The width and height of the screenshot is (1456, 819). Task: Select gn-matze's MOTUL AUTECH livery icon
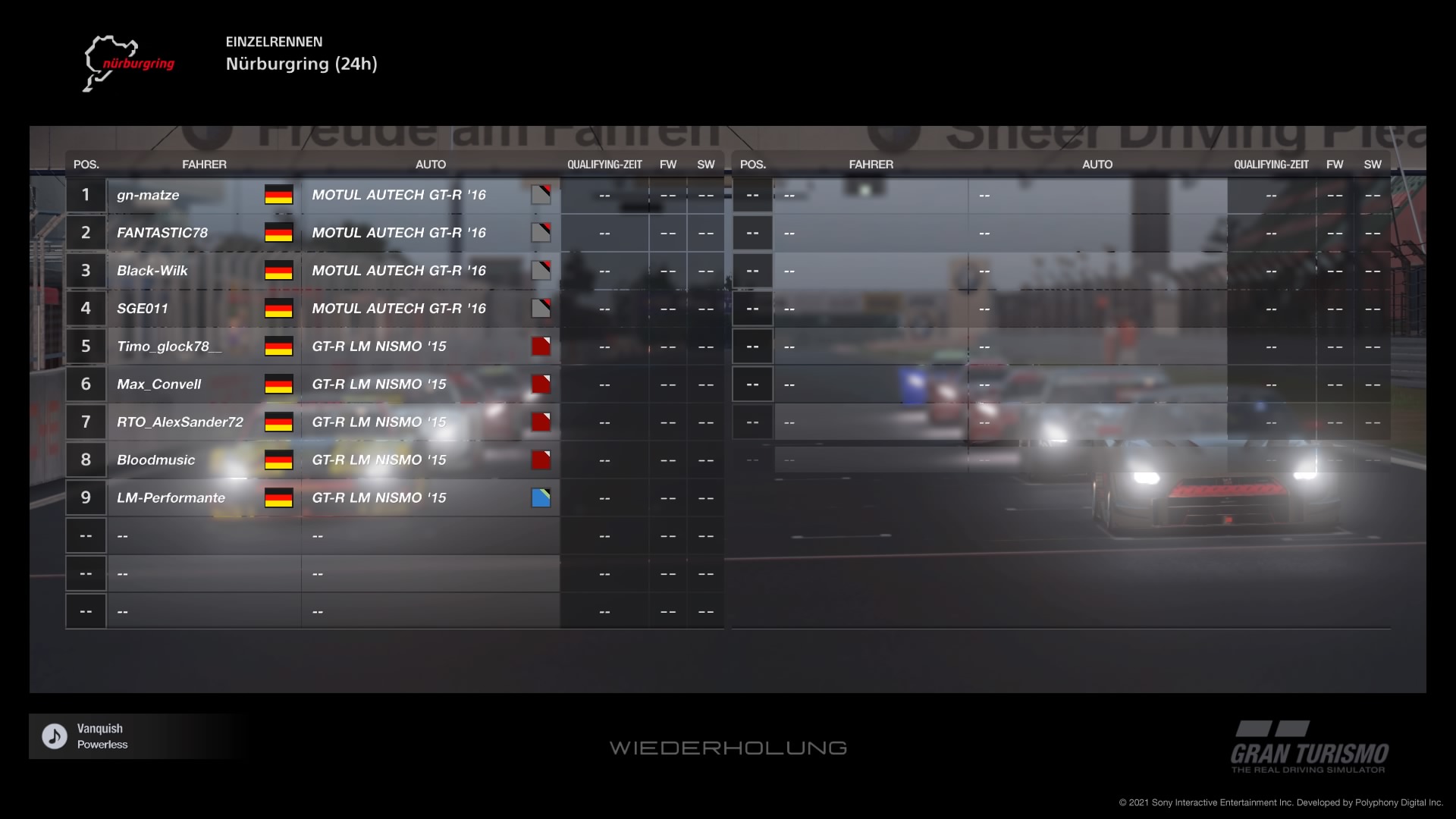tap(541, 194)
